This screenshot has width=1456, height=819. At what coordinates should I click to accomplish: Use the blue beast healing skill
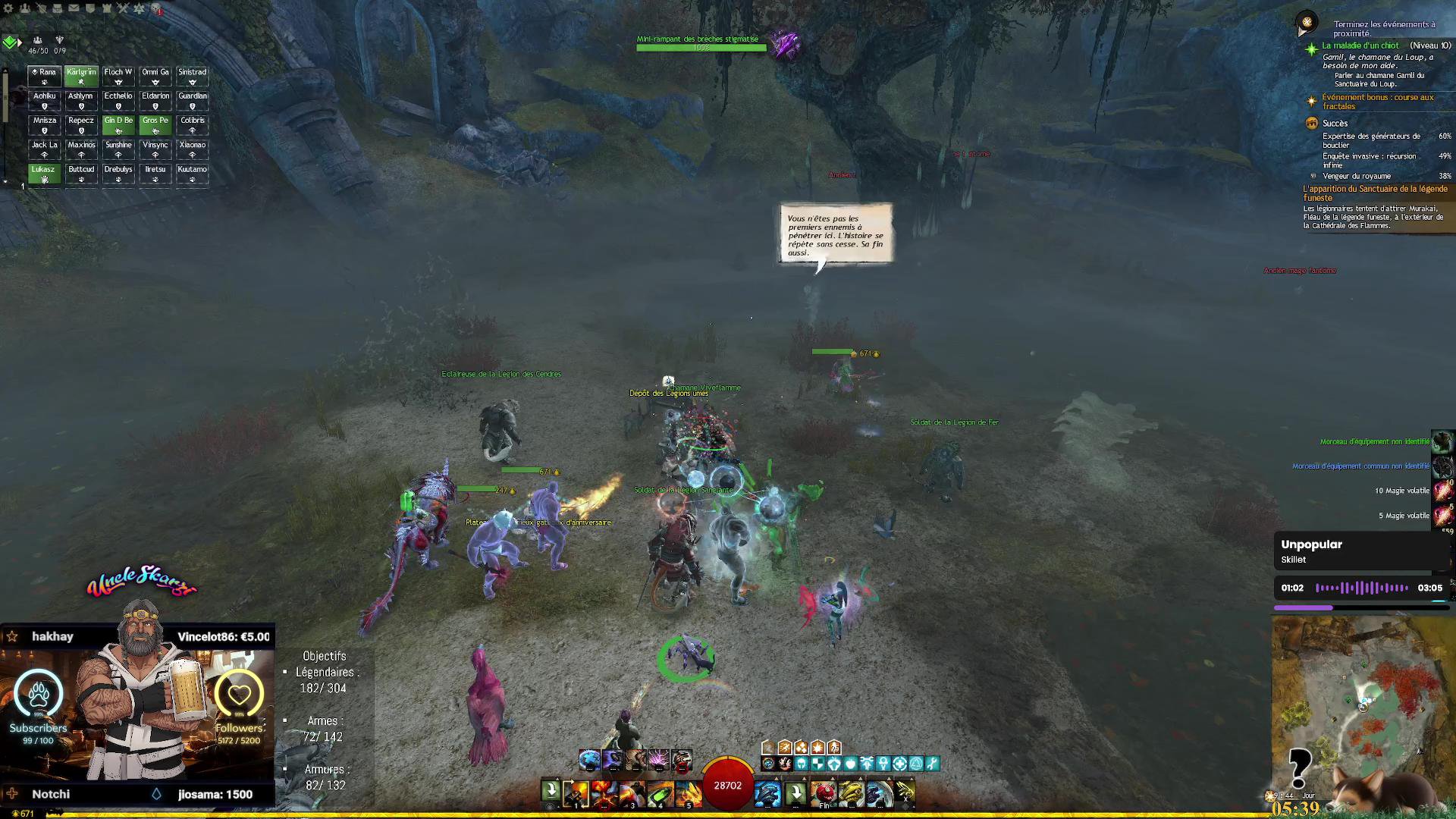click(x=767, y=793)
